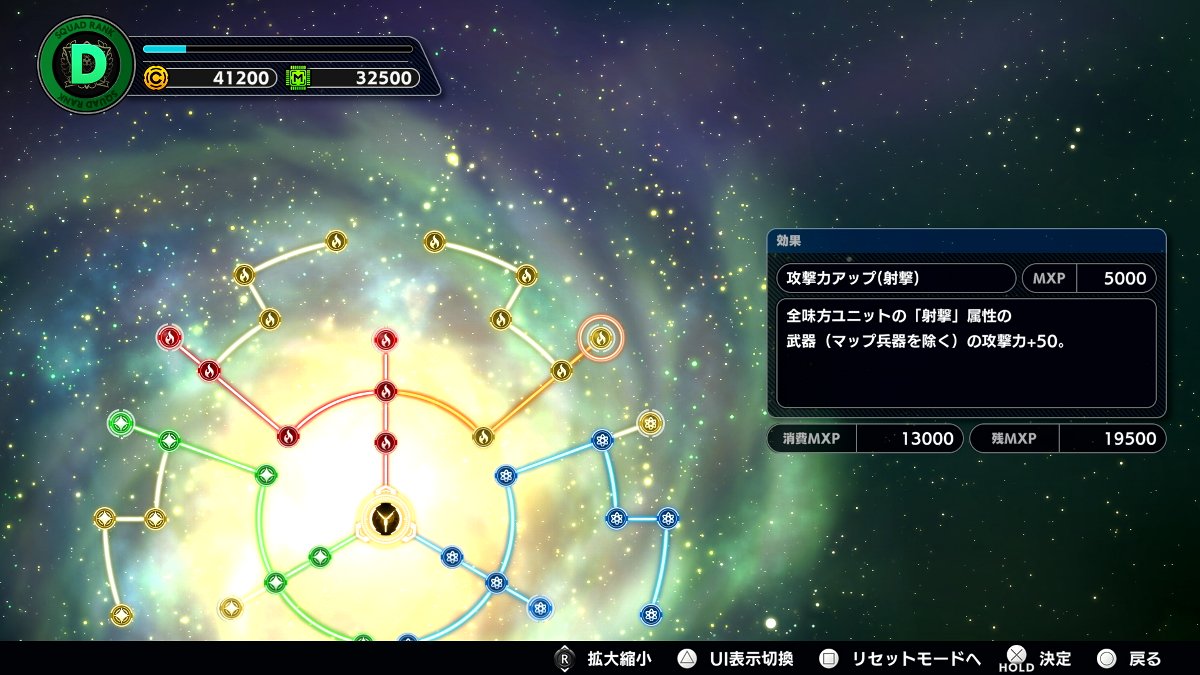1200x675 pixels.
Task: Choose the yellow atom node ending the blue branch
Action: coord(650,423)
